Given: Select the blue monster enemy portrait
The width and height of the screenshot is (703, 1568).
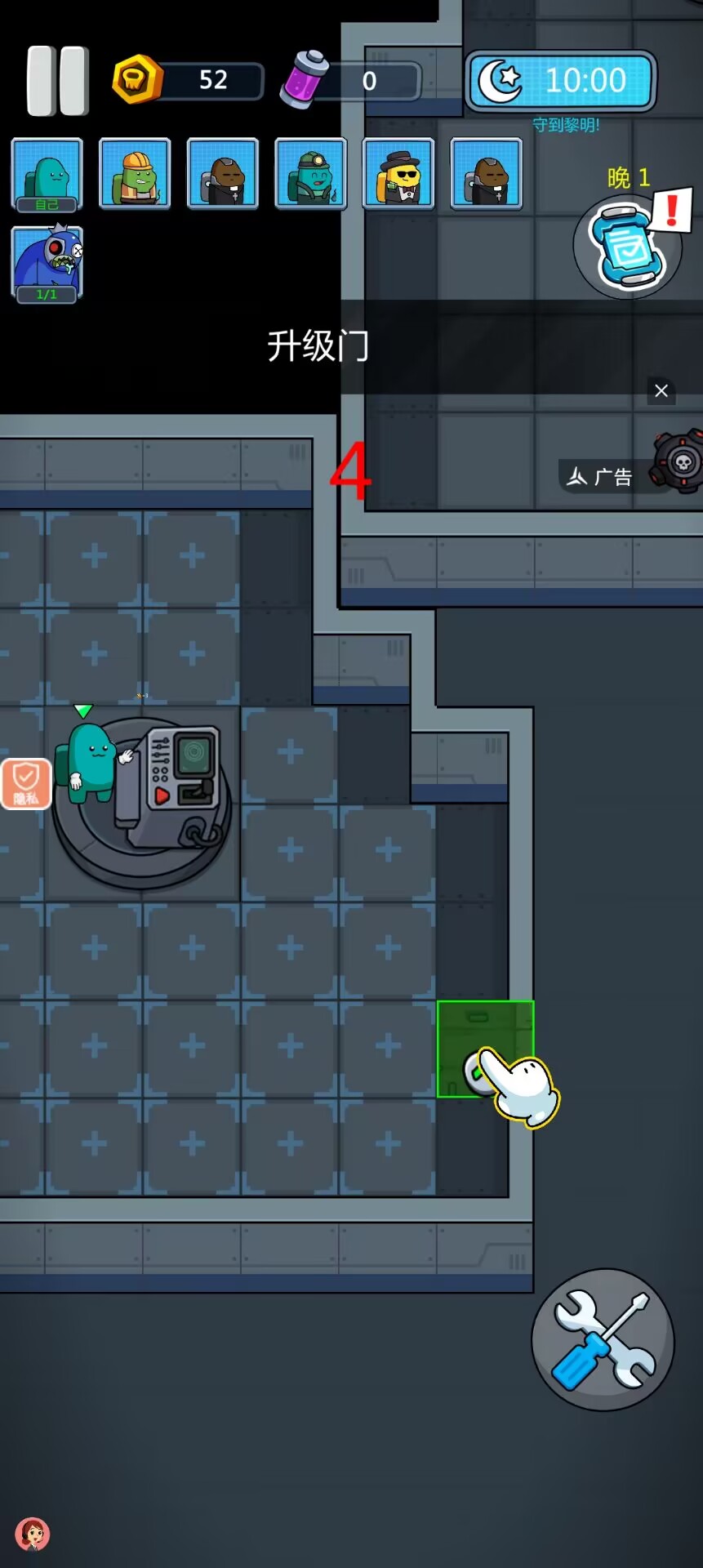Looking at the screenshot, I should click(x=47, y=265).
